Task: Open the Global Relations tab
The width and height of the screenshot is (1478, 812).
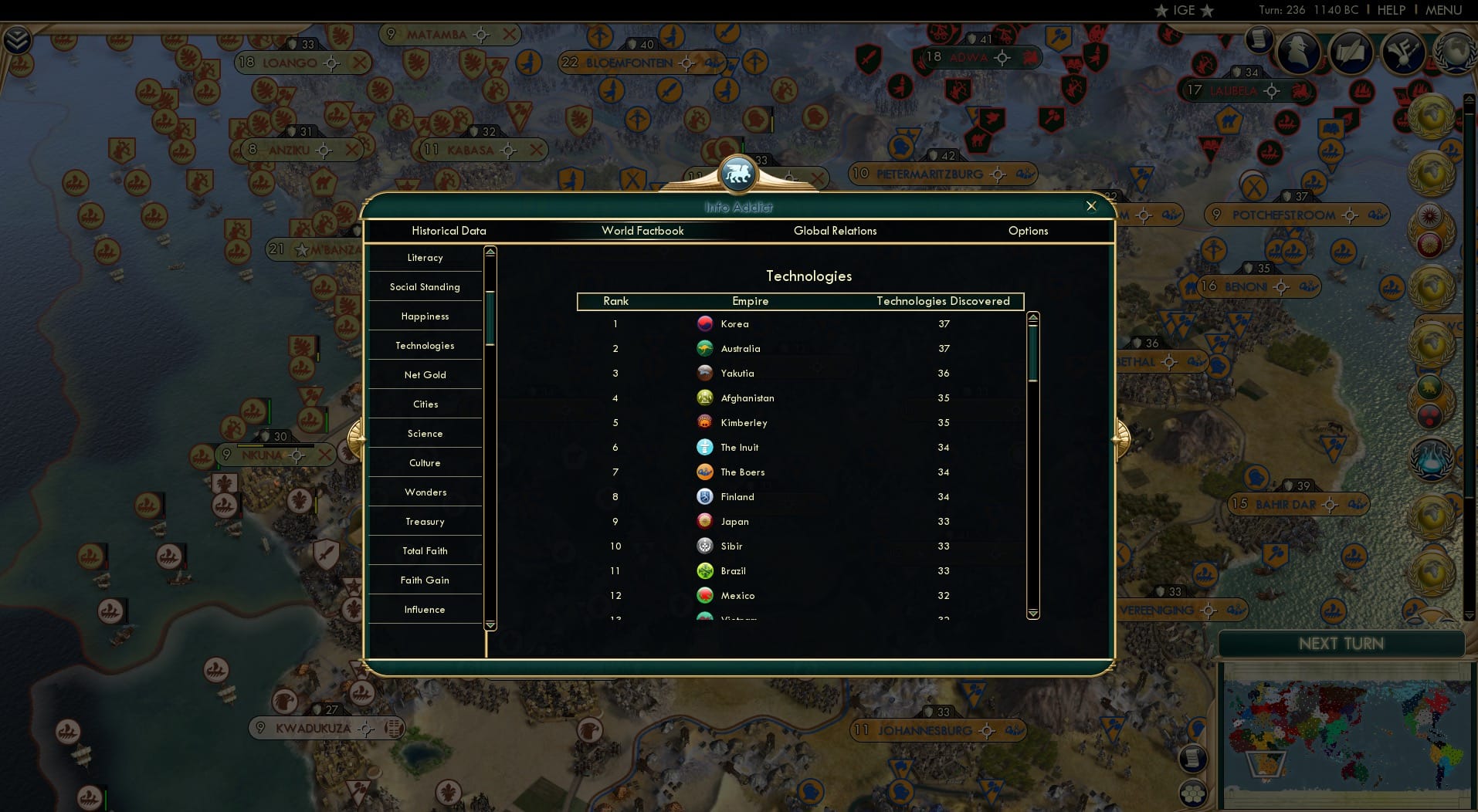Action: [x=836, y=230]
